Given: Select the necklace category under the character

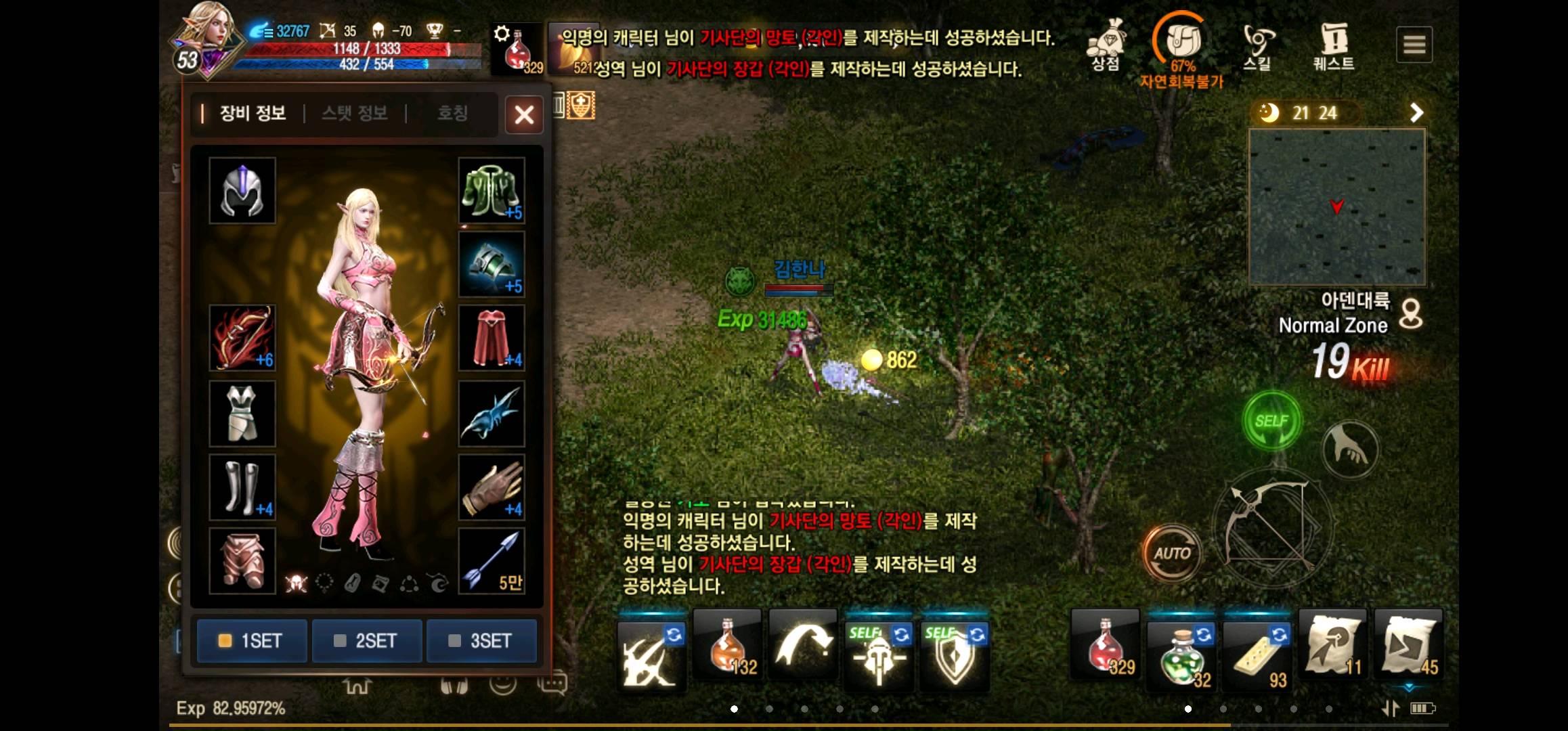Looking at the screenshot, I should (x=324, y=583).
